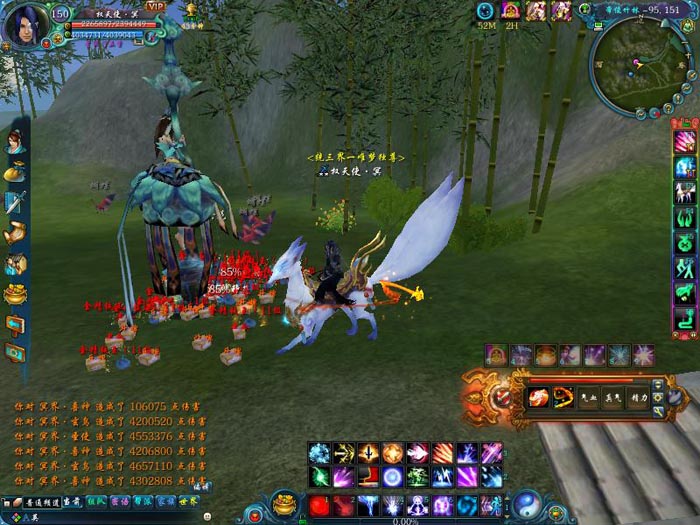This screenshot has height=525, width=700.
Task: Select the 52M buff icon
Action: (x=486, y=11)
